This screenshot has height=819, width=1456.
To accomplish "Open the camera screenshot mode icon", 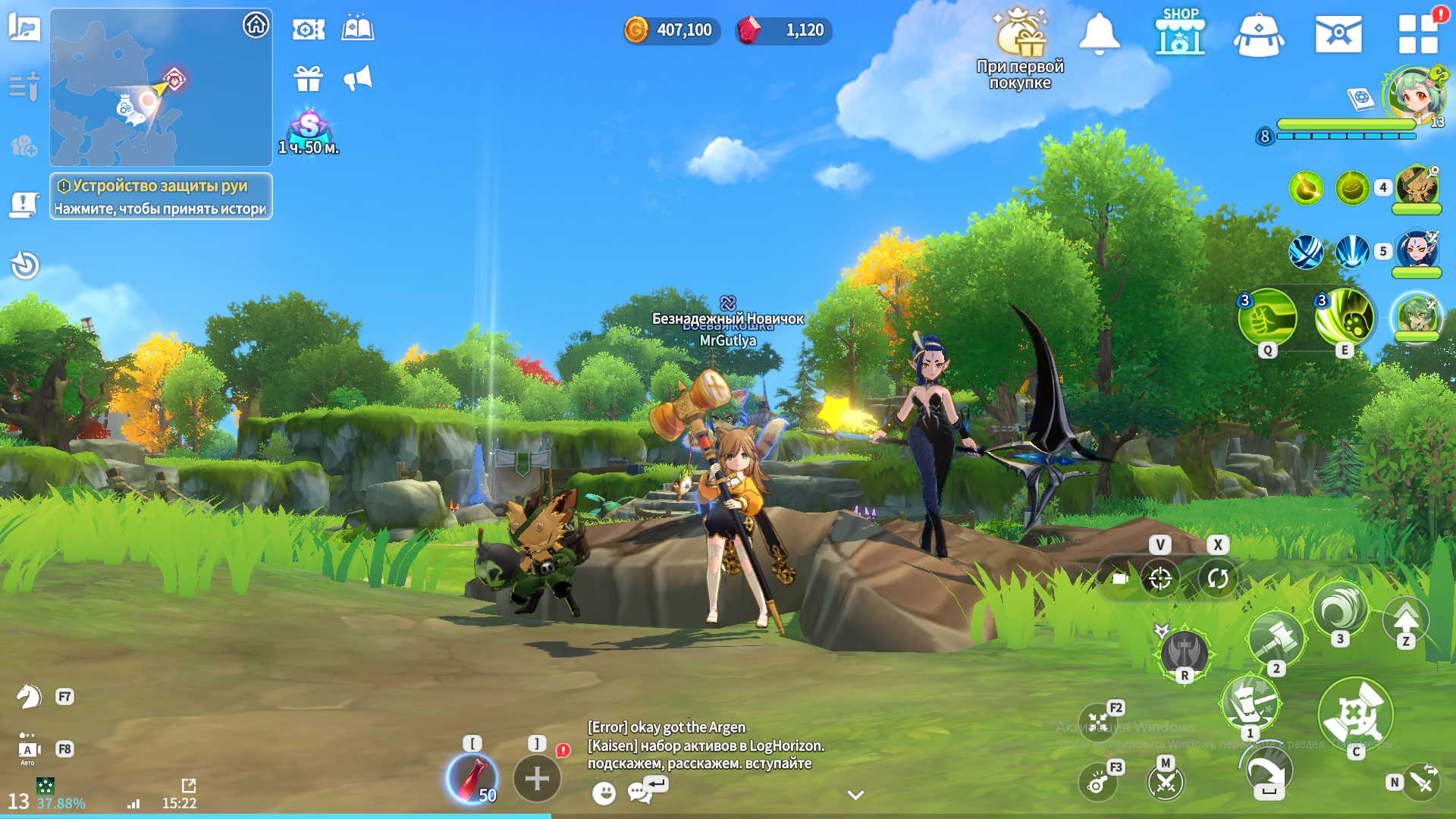I will point(1120,579).
